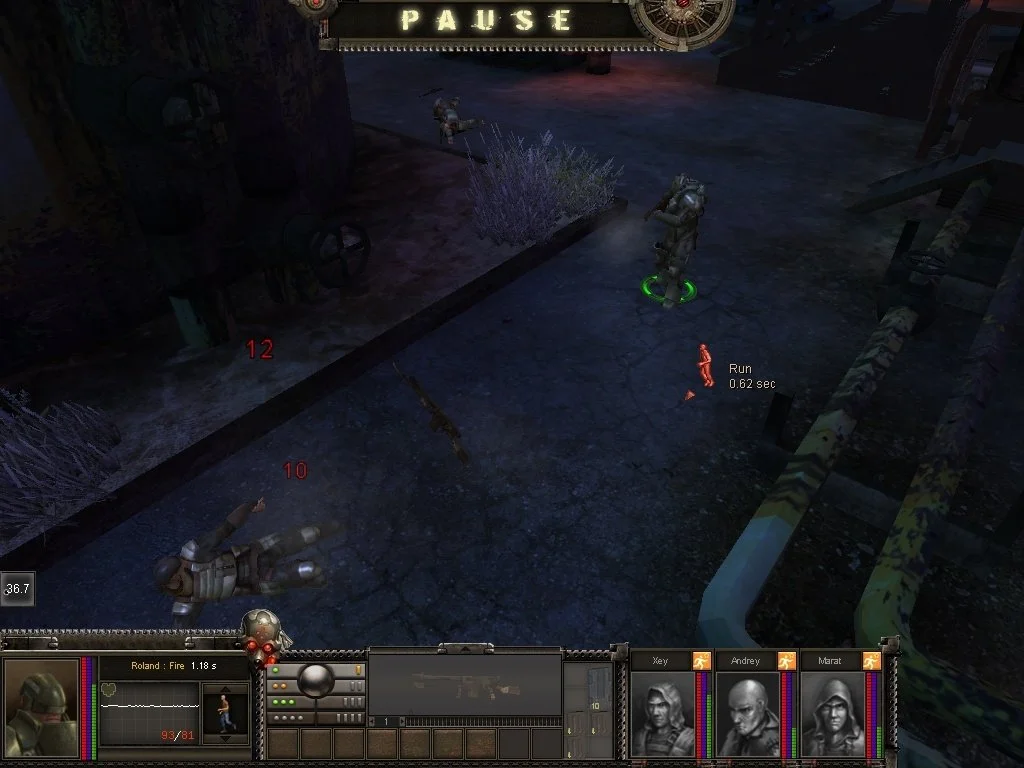The image size is (1024, 768).
Task: Decrease the weapon counter with left arrow
Action: point(373,721)
